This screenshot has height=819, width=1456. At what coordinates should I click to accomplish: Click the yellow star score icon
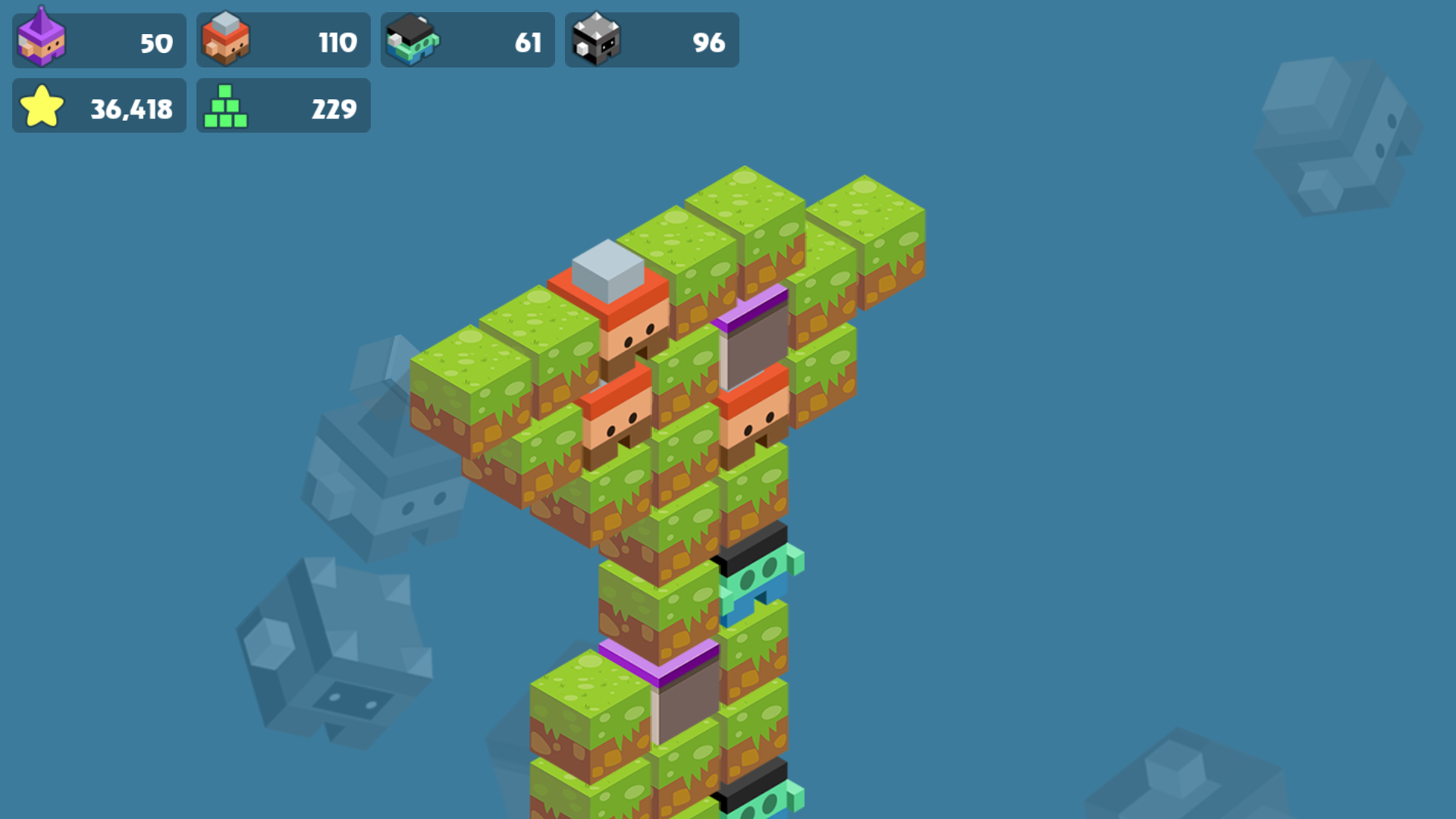pyautogui.click(x=43, y=106)
